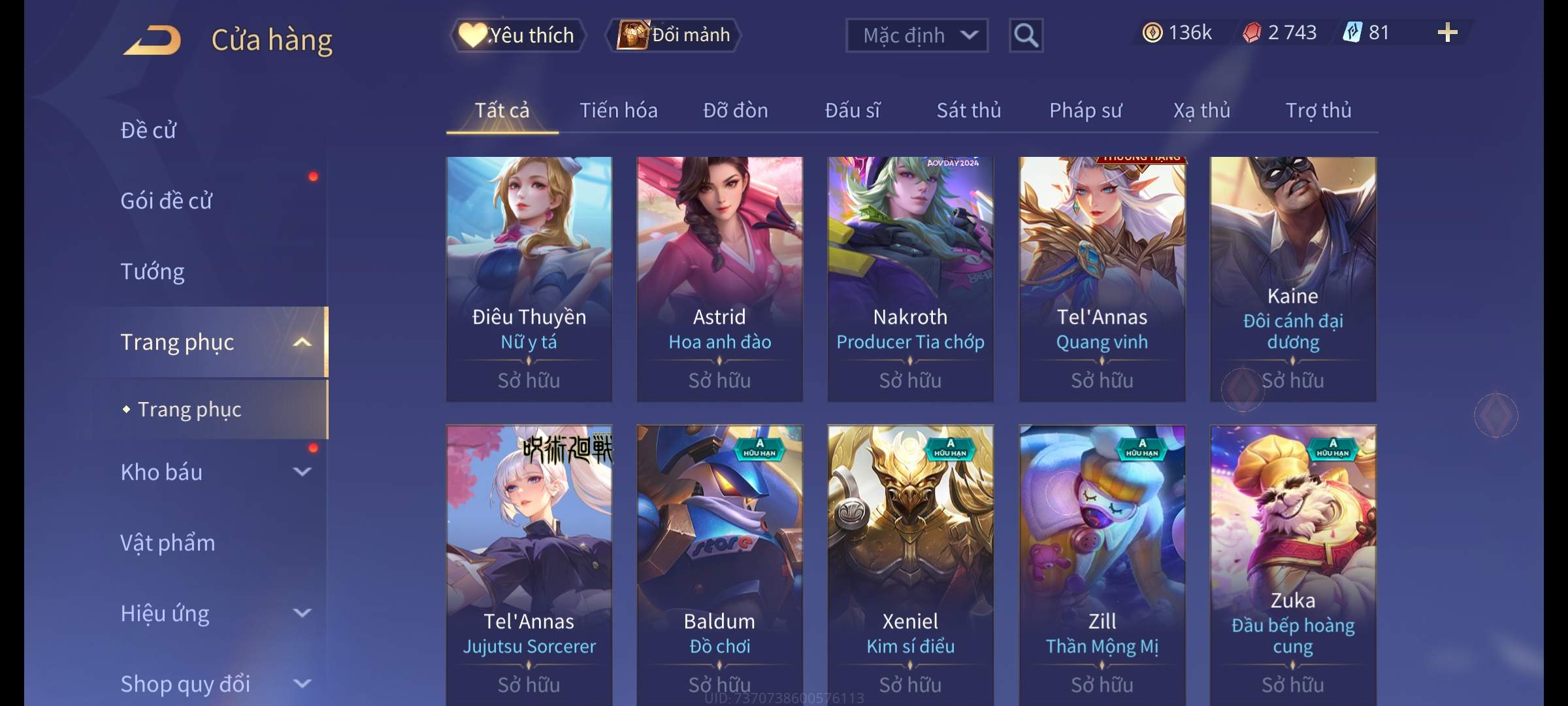
Task: Choose the Trợ thủ tab
Action: click(1318, 110)
